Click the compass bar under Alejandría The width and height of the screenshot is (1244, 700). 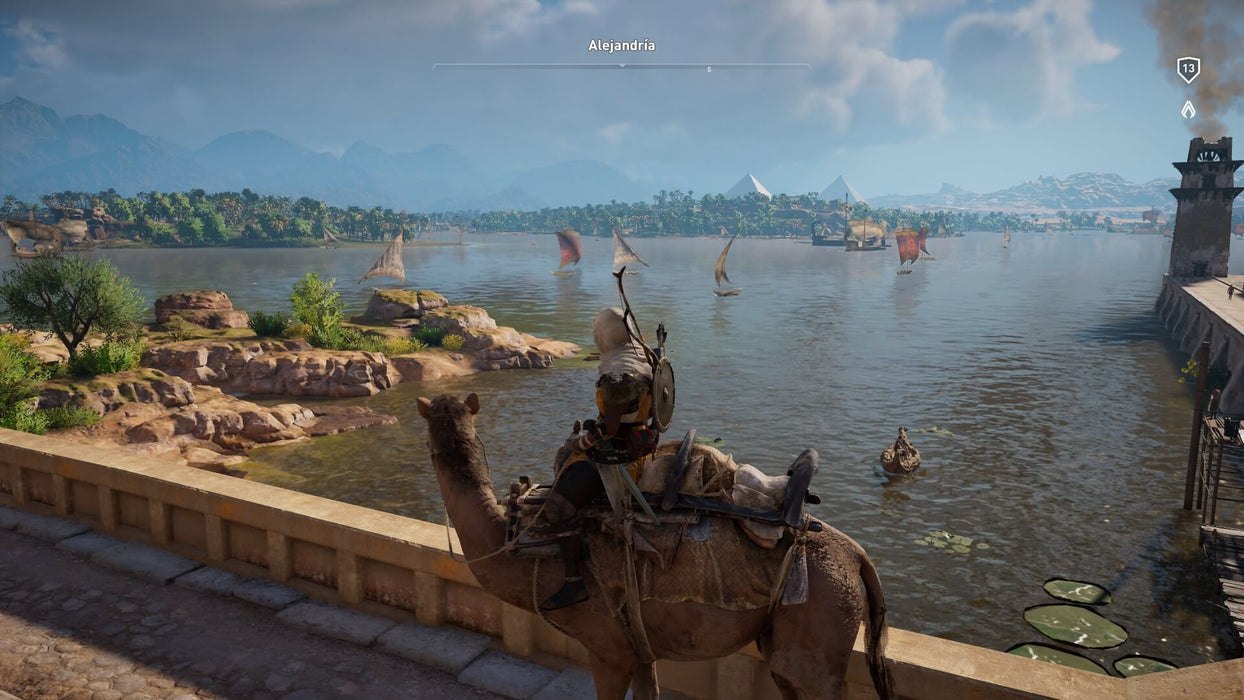(x=621, y=66)
